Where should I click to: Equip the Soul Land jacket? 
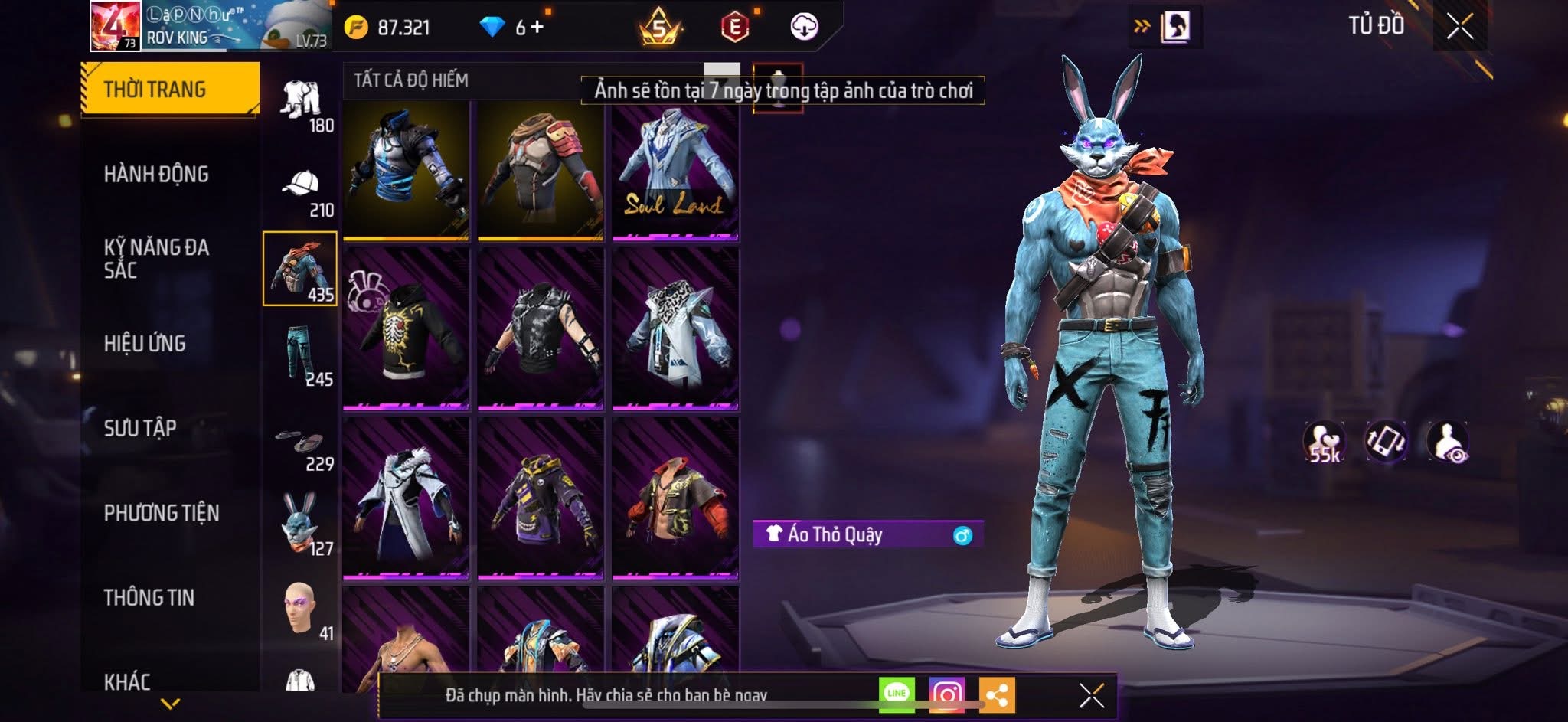(675, 172)
